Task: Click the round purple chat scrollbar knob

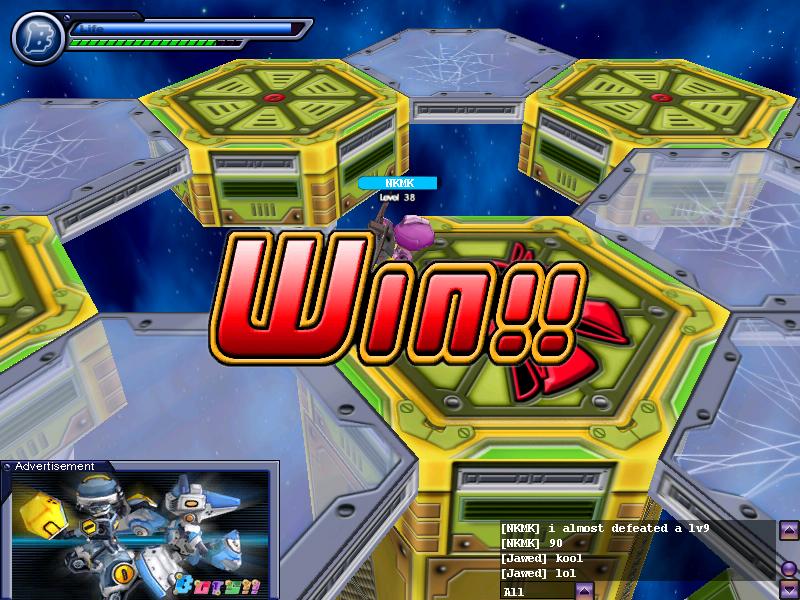Action: coord(789,569)
